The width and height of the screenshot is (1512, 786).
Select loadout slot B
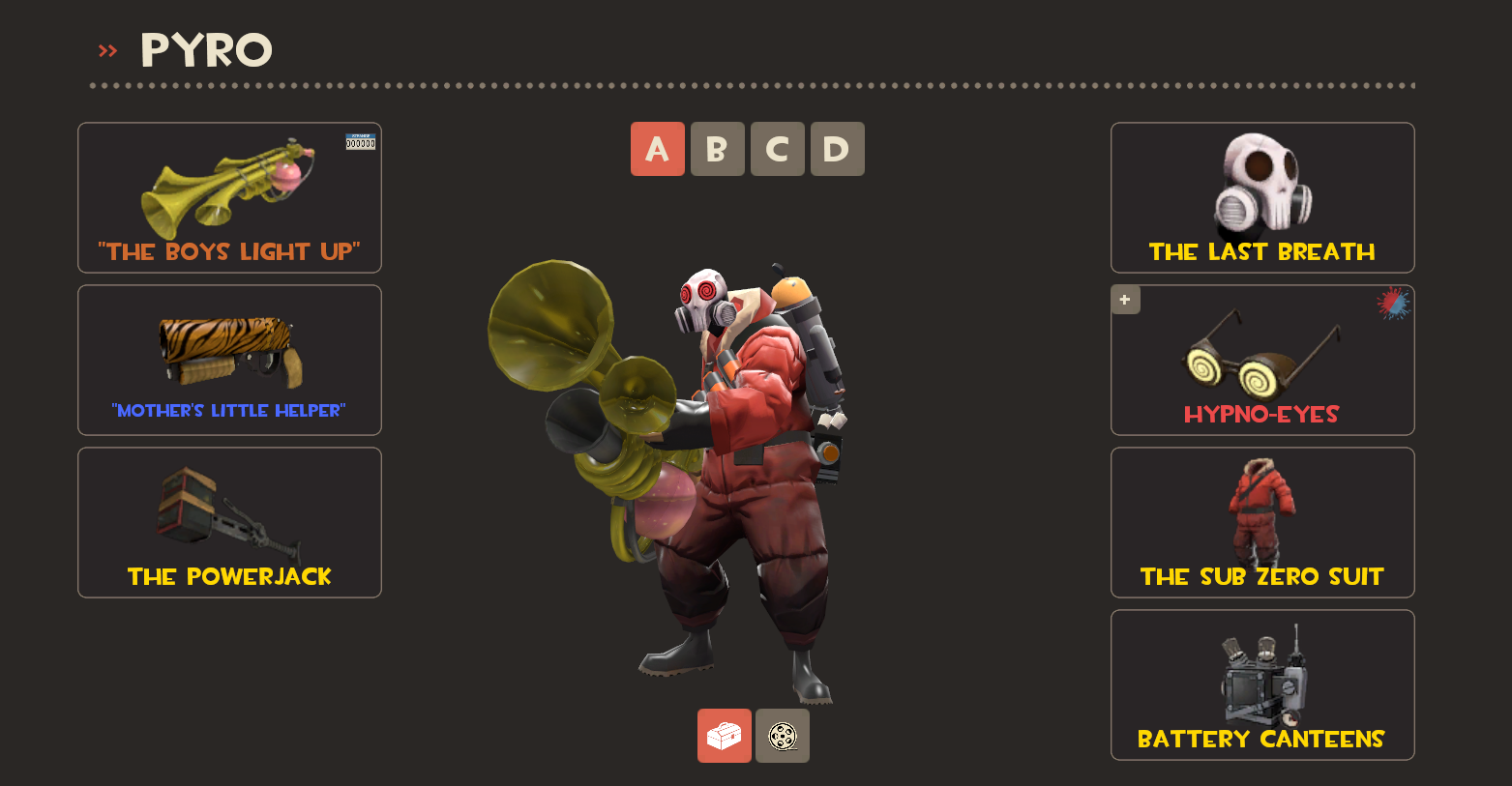pyautogui.click(x=717, y=149)
